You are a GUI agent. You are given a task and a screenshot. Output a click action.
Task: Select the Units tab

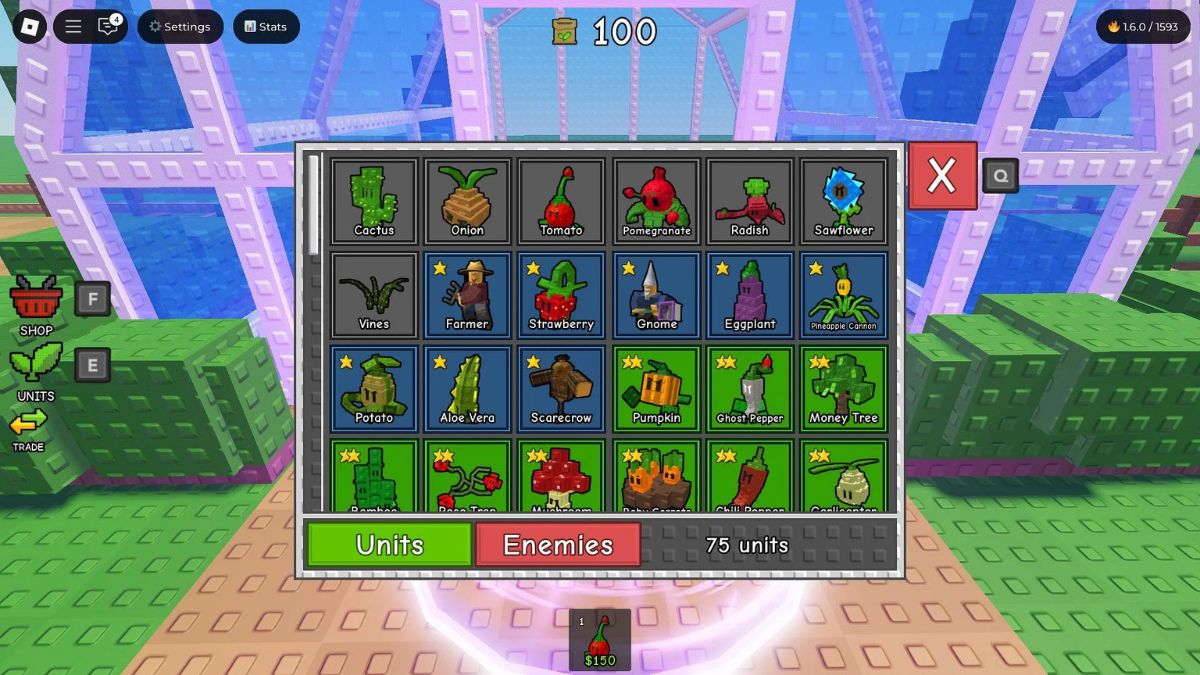pos(390,545)
